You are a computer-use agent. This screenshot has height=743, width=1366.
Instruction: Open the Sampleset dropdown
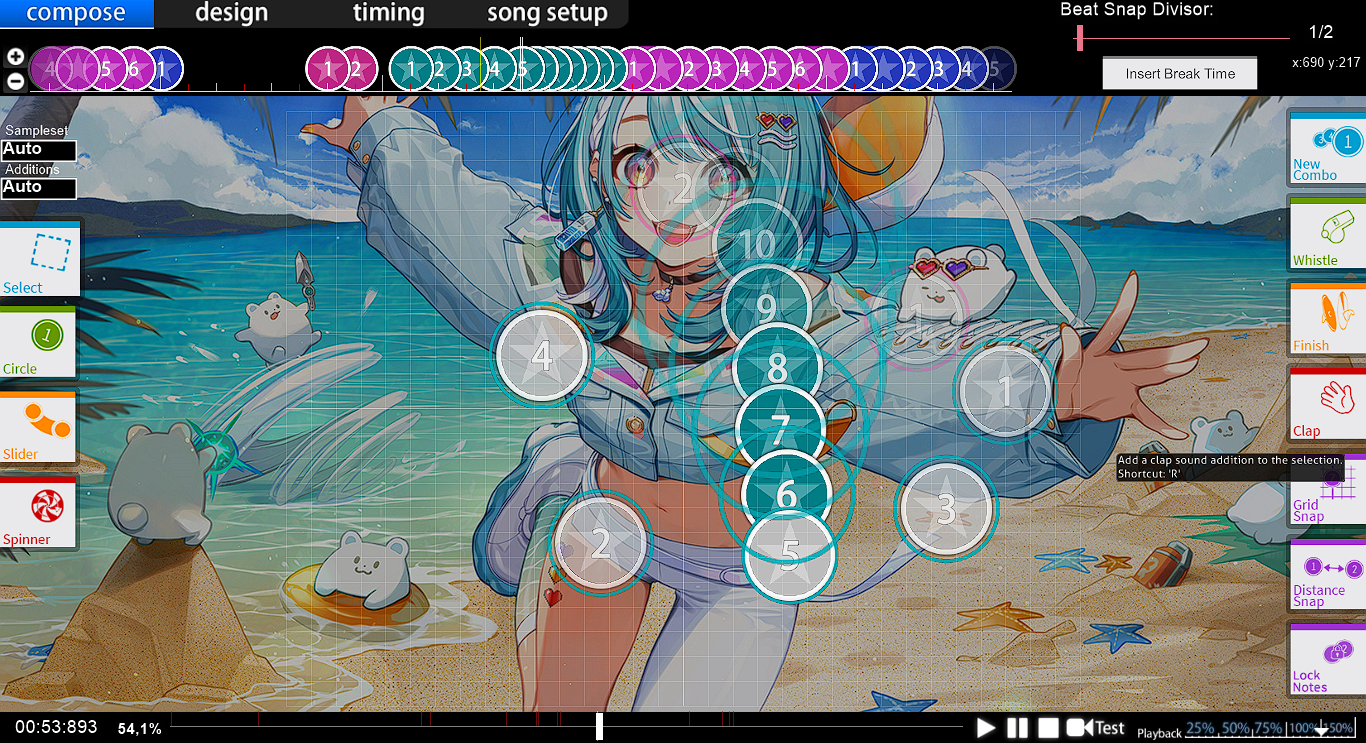[x=39, y=150]
